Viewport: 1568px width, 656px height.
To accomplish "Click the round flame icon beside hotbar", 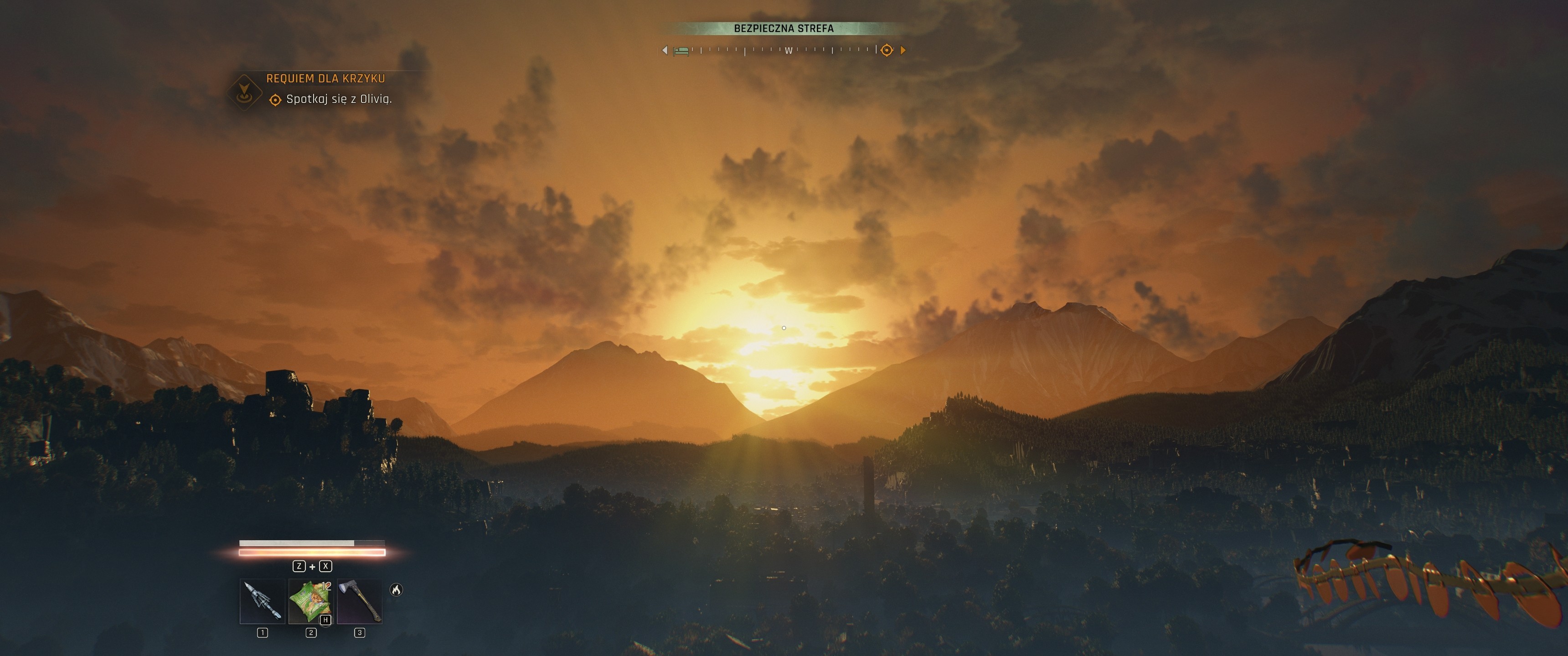I will [396, 589].
